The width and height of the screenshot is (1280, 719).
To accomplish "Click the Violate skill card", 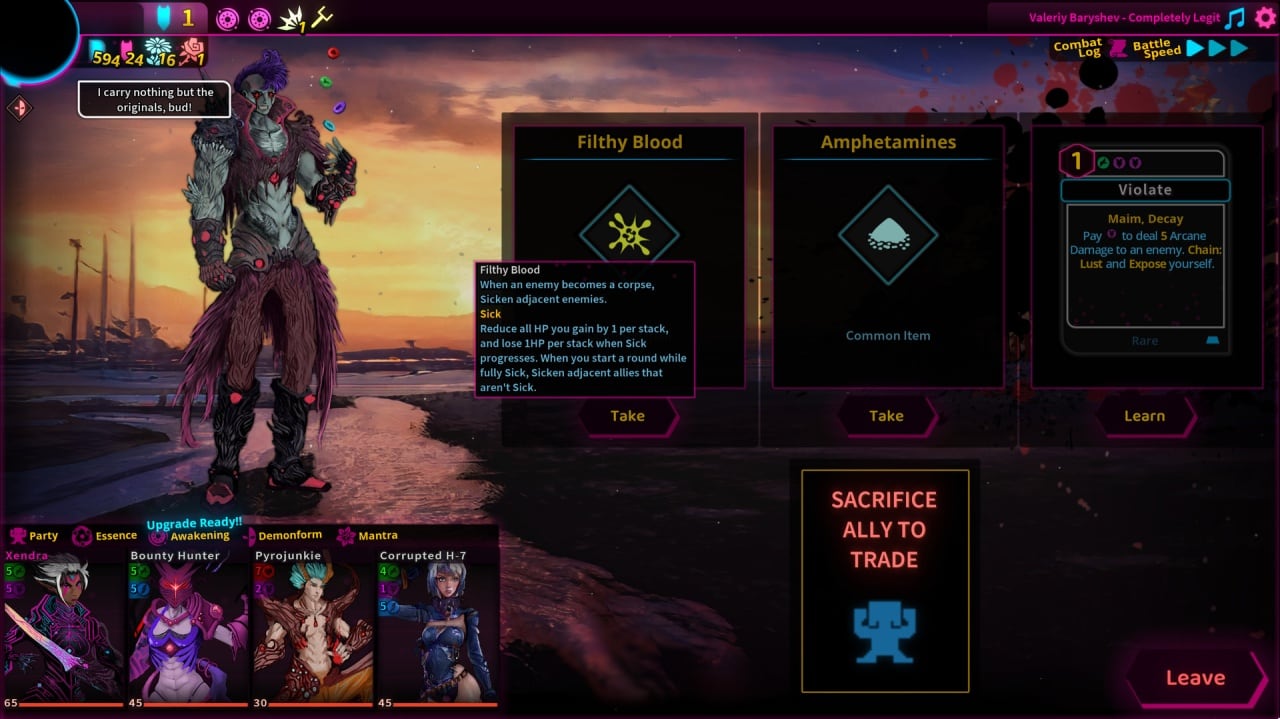I will (x=1144, y=250).
